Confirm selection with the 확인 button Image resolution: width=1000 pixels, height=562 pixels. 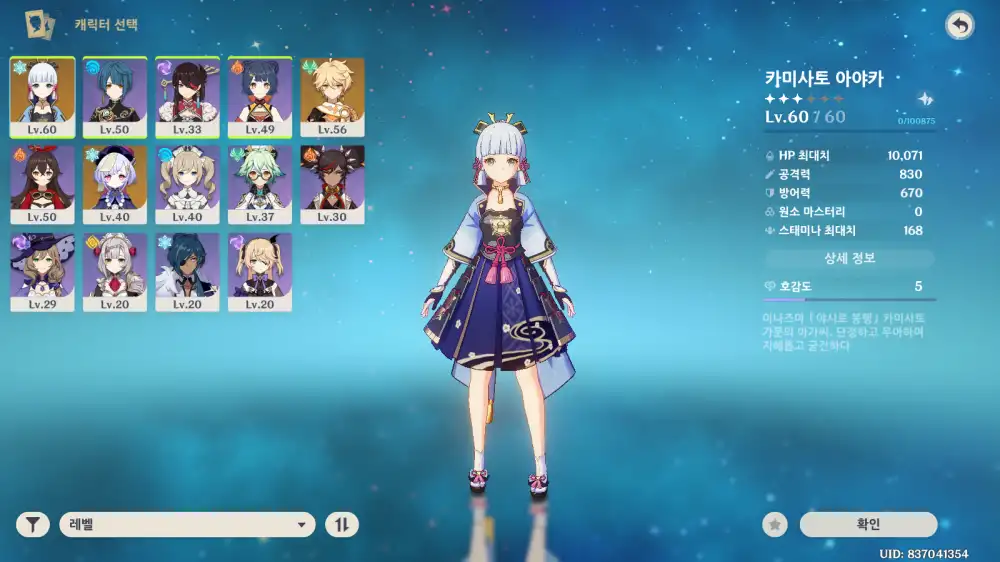tap(868, 524)
